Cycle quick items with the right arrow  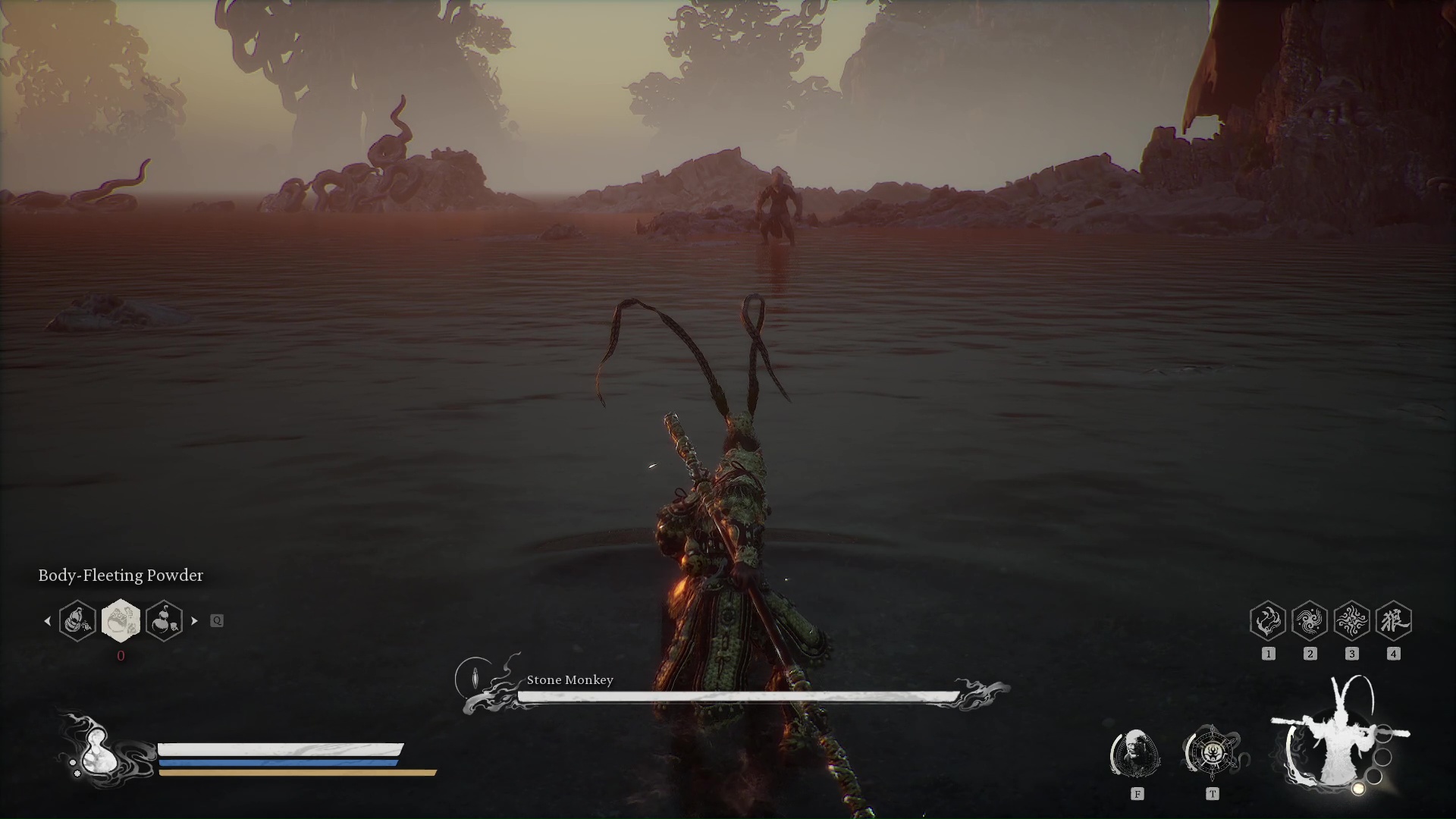[195, 621]
